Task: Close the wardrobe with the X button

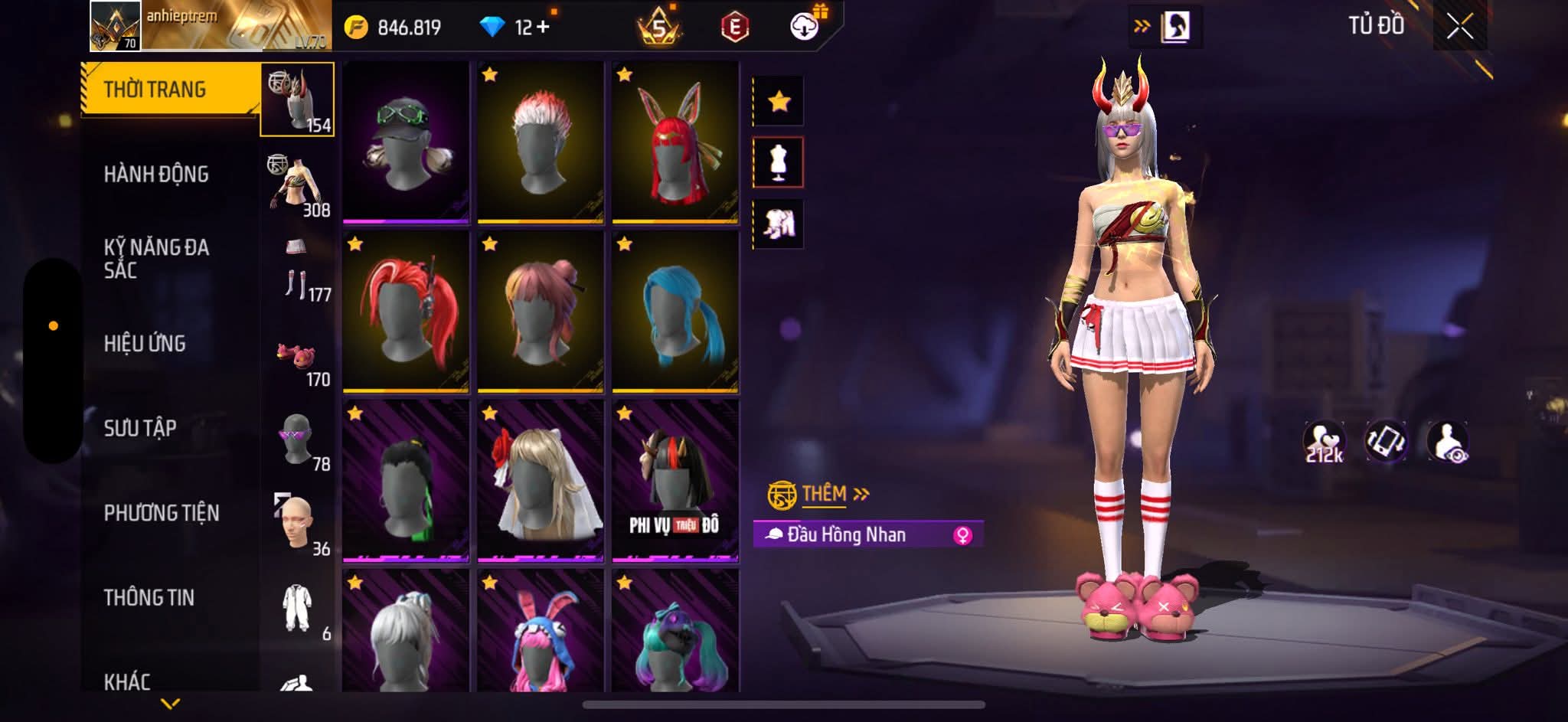Action: pyautogui.click(x=1459, y=28)
